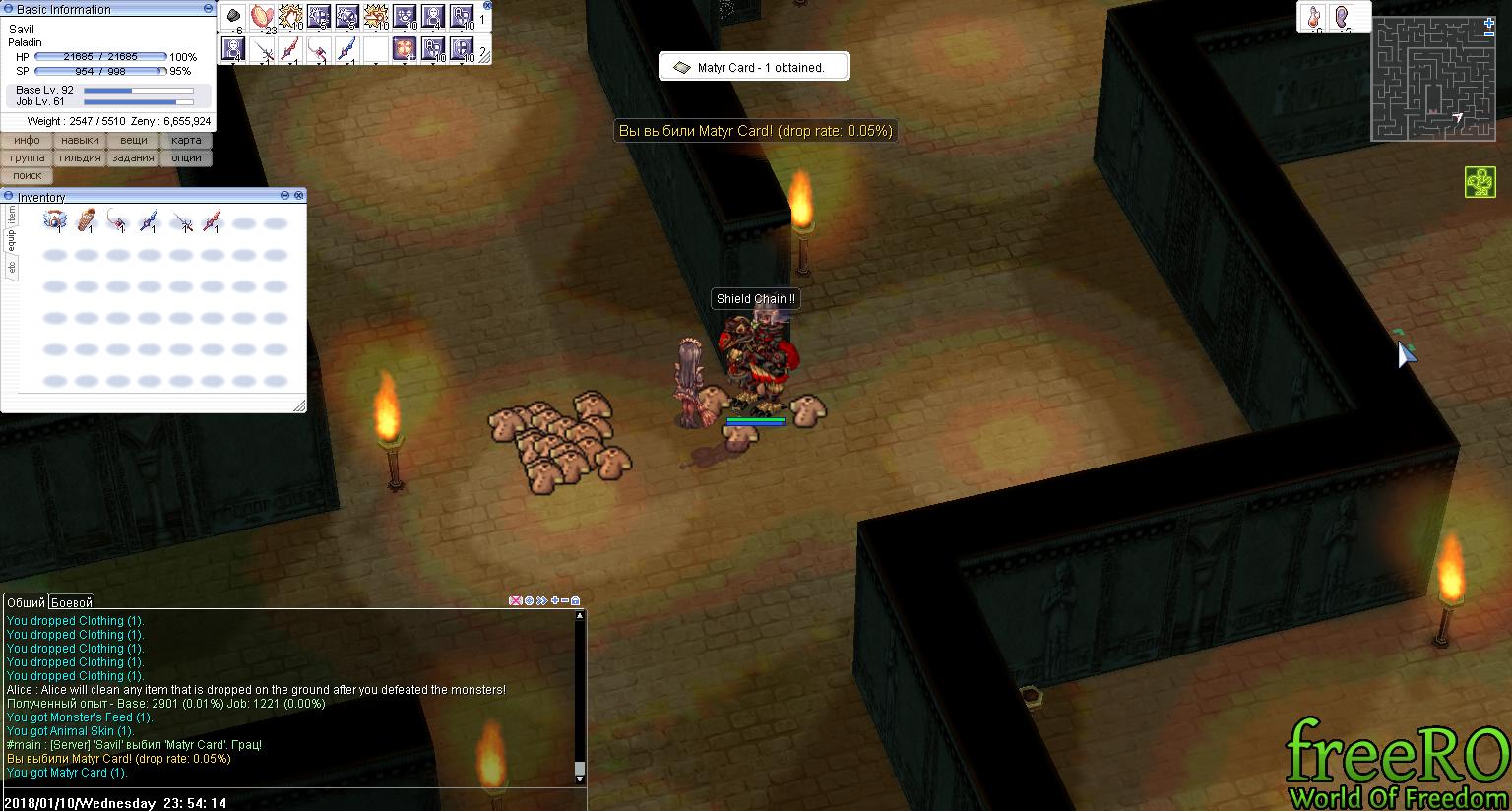The image size is (1512, 811).
Task: Use the red potion hotkey slot
Action: 1314,17
